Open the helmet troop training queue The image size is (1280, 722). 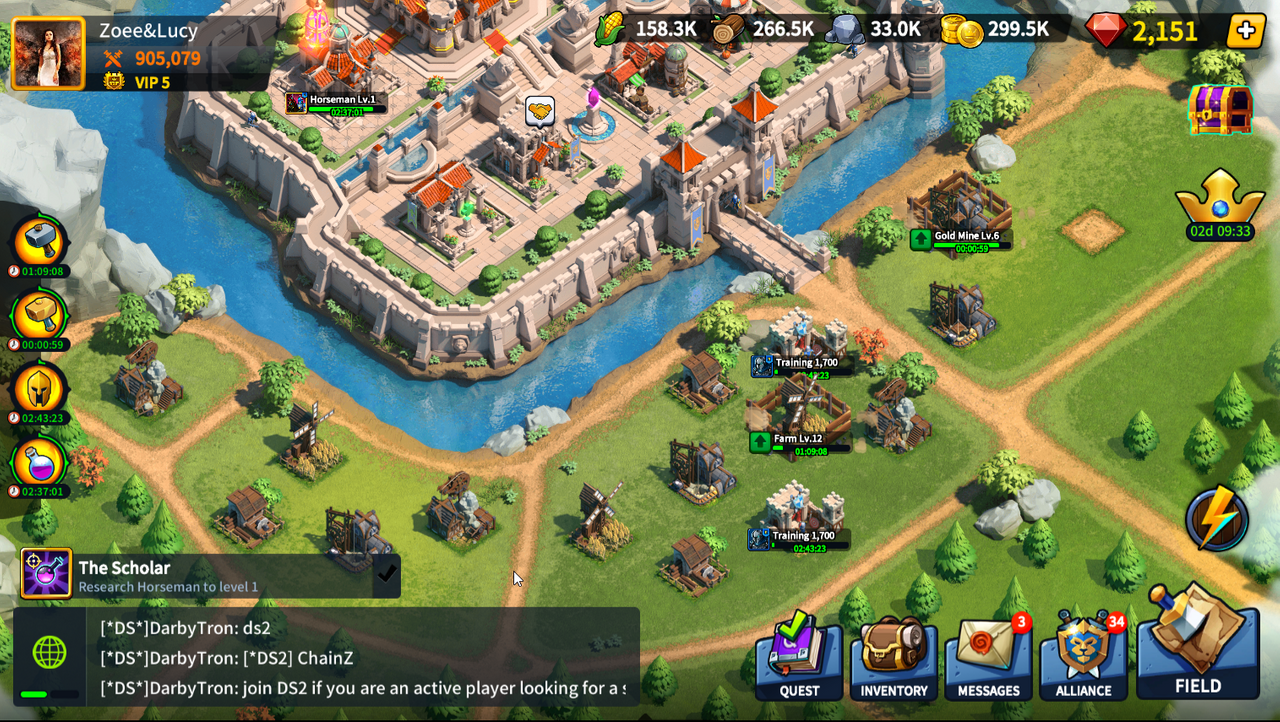pyautogui.click(x=39, y=390)
